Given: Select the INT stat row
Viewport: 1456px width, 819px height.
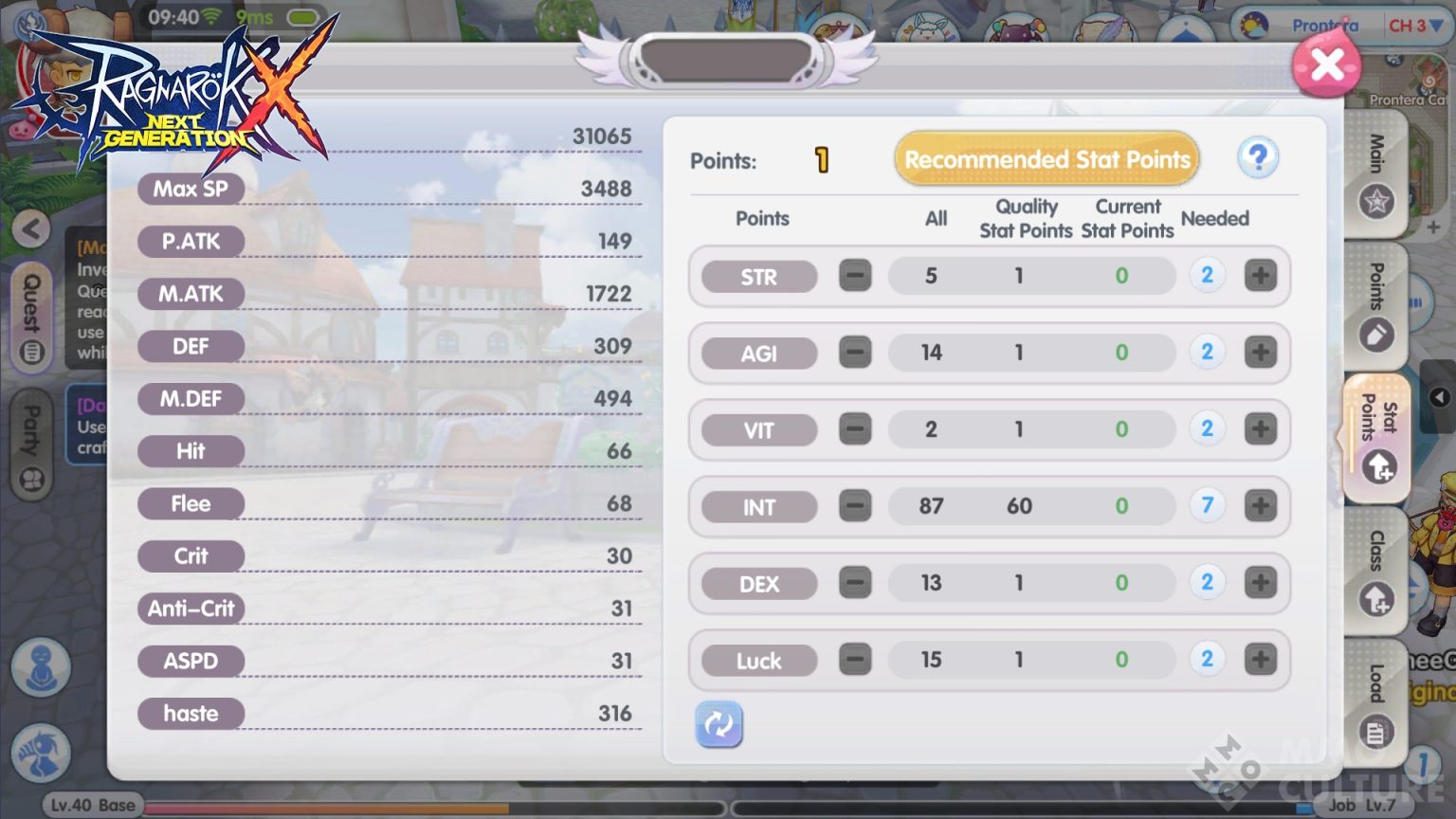Looking at the screenshot, I should (x=757, y=506).
